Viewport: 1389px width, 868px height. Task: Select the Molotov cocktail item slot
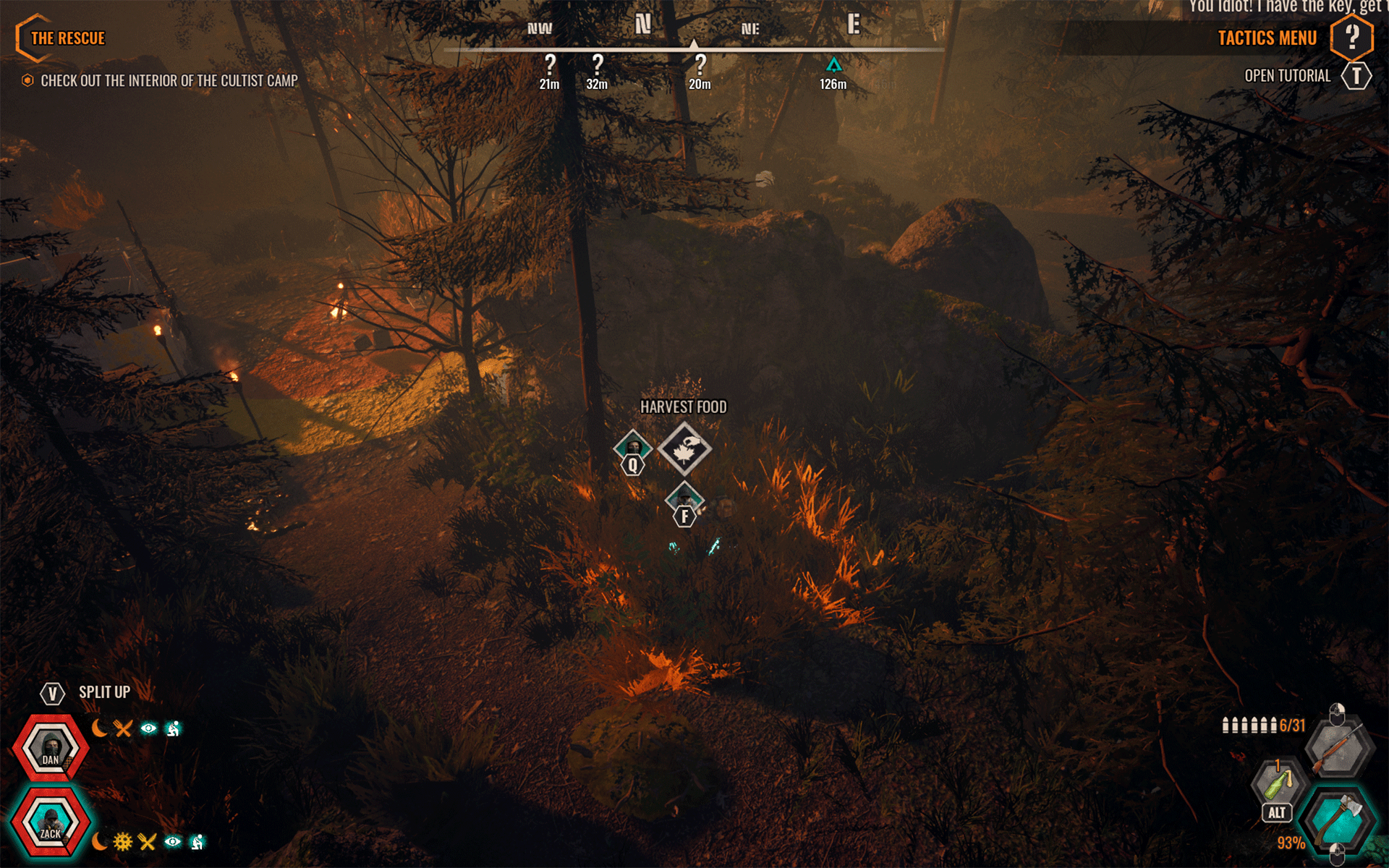click(1278, 785)
